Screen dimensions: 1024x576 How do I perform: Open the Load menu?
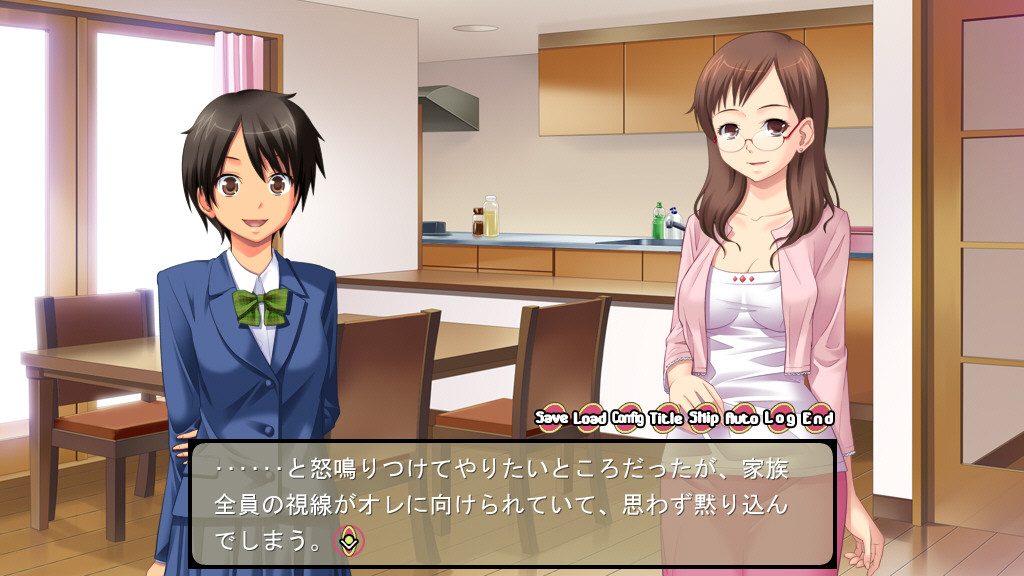590,417
